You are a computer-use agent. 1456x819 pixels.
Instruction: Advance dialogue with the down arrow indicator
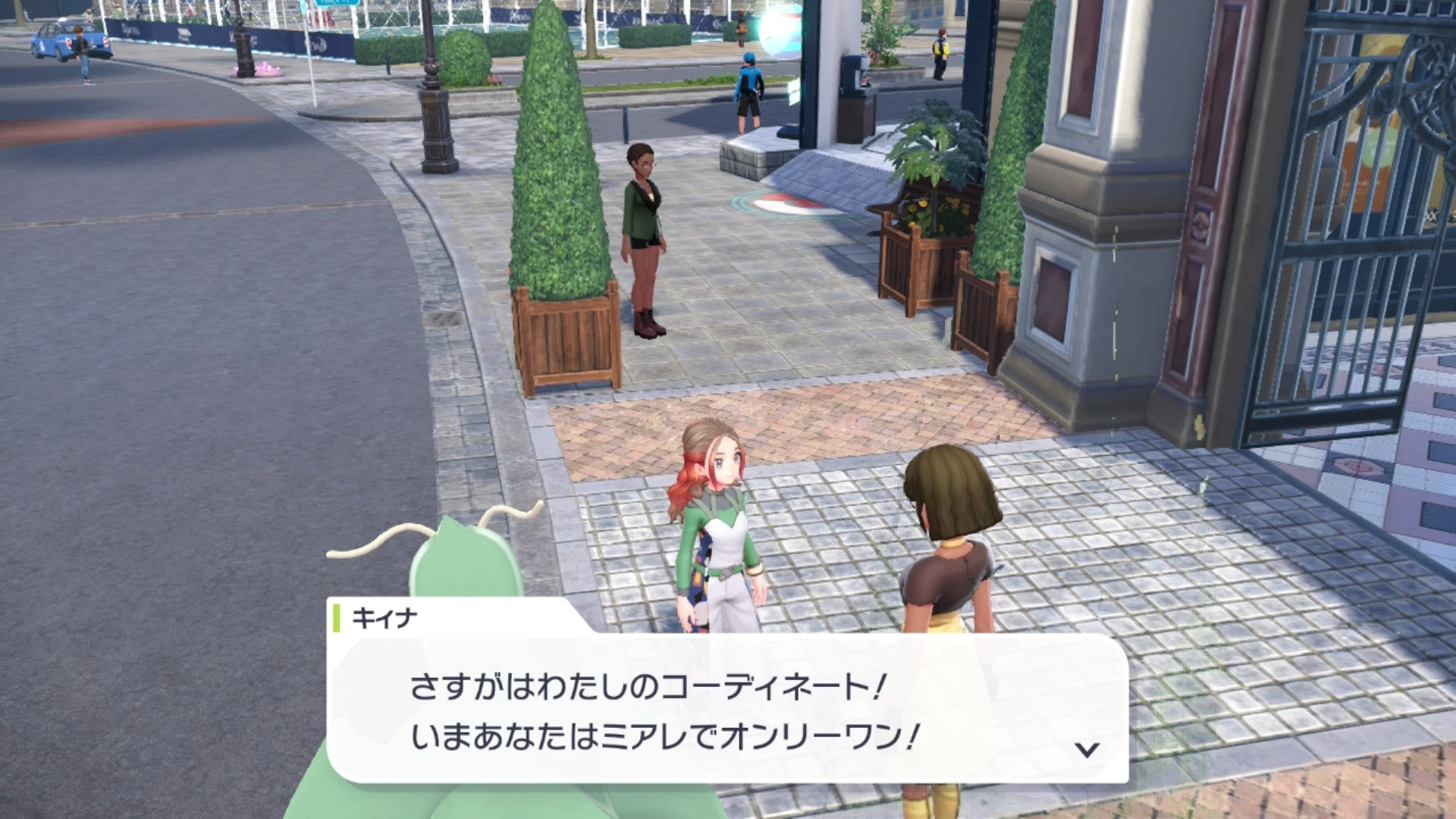coord(1087,750)
